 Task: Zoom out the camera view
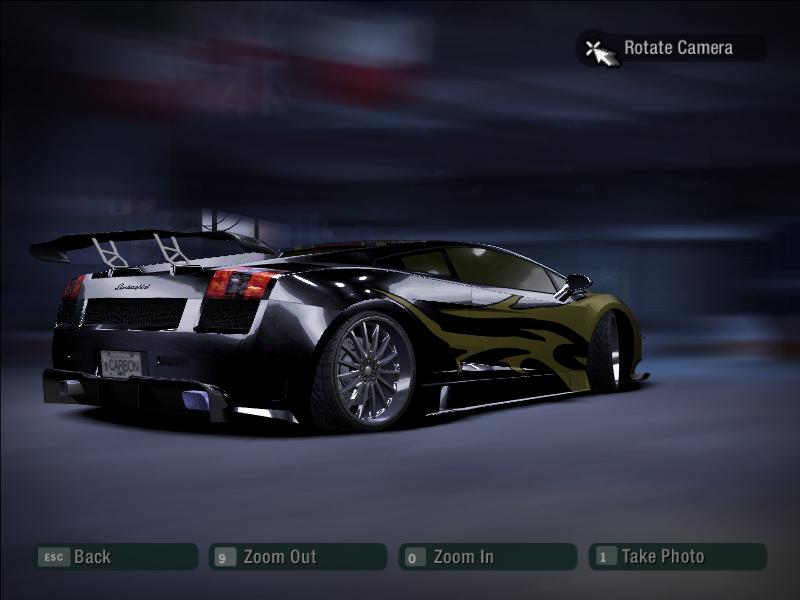(x=297, y=557)
